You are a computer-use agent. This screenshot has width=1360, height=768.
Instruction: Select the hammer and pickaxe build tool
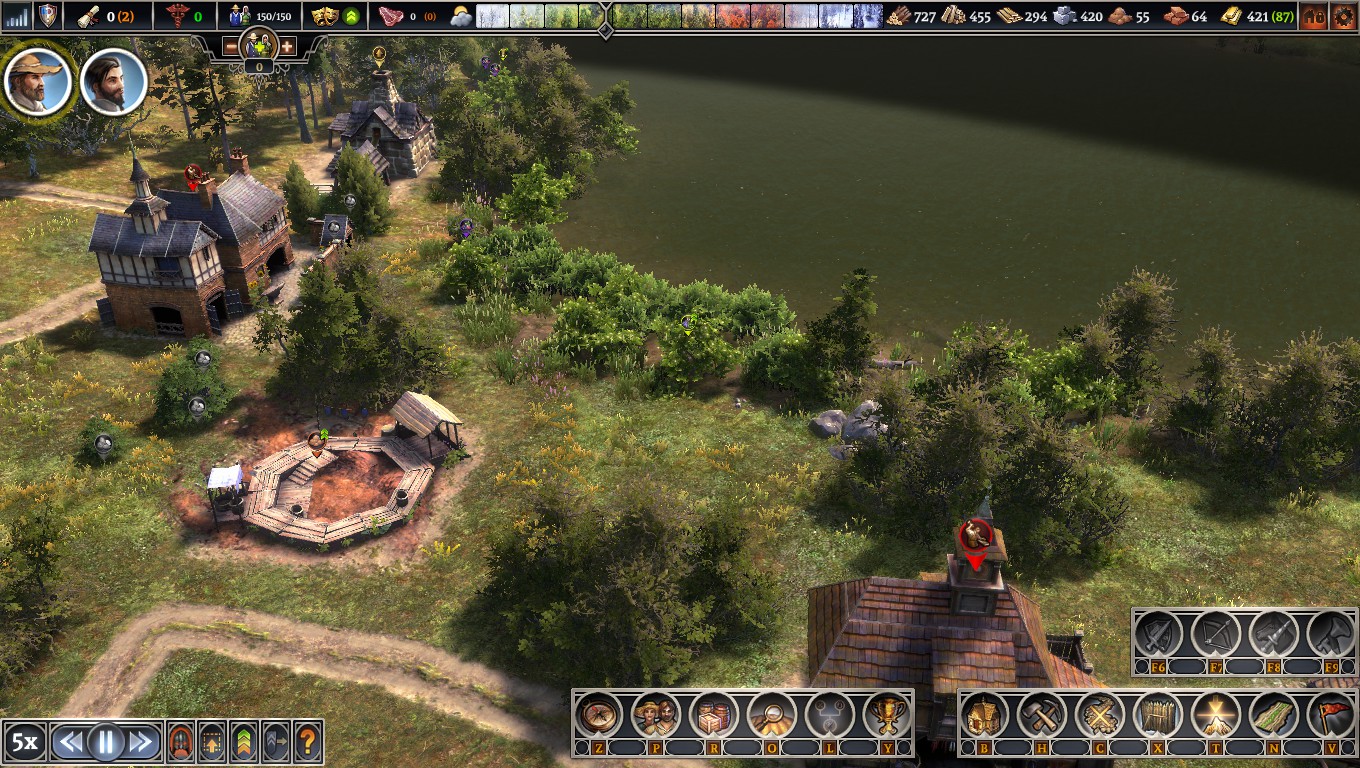click(1042, 715)
